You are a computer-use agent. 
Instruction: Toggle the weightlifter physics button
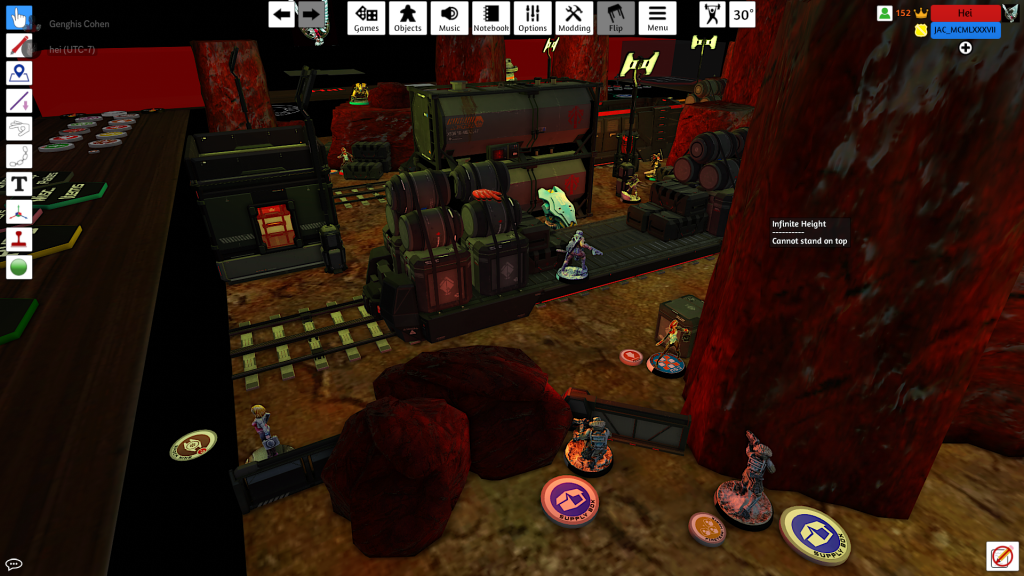point(712,15)
